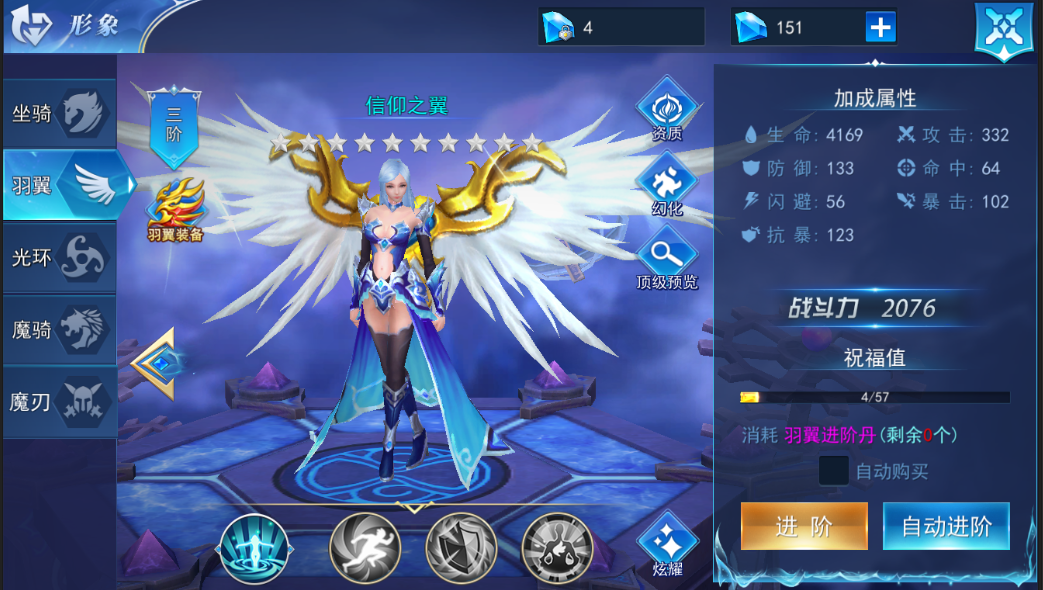
Task: Select the shield skill icon
Action: pyautogui.click(x=461, y=549)
